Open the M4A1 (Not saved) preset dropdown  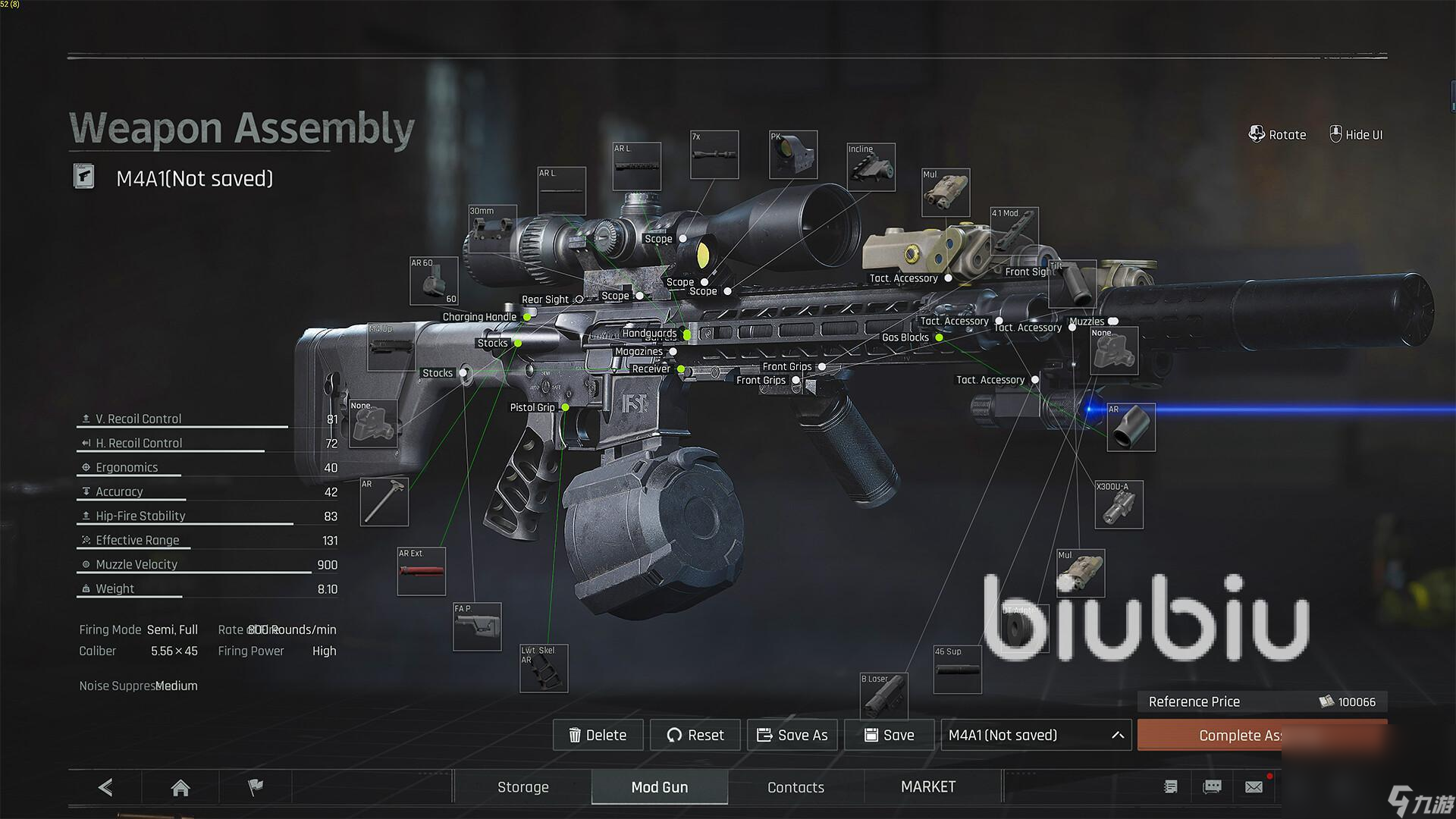coord(1036,735)
